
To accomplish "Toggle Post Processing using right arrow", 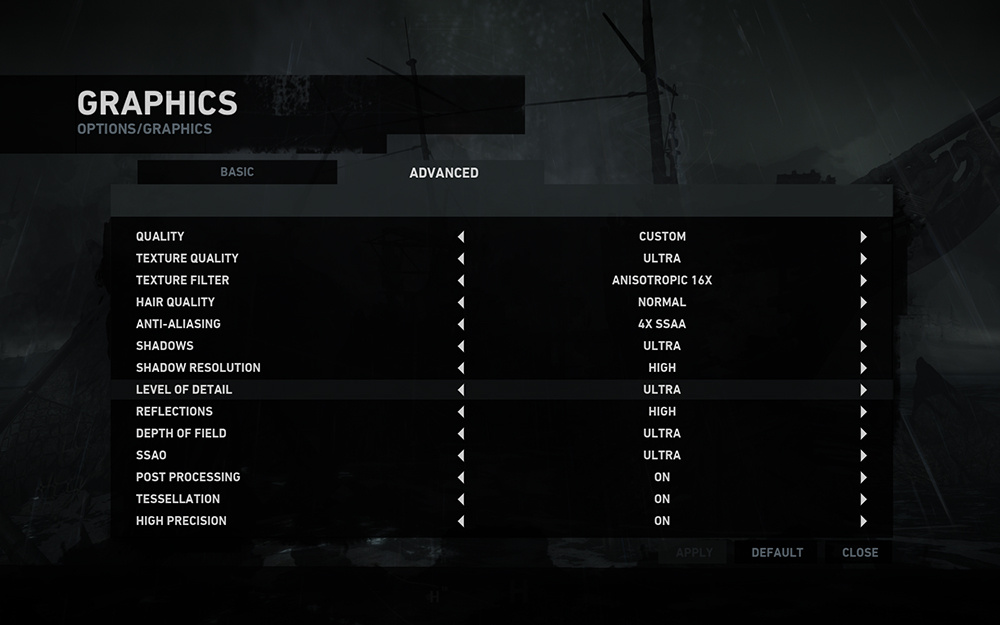I will click(x=863, y=477).
